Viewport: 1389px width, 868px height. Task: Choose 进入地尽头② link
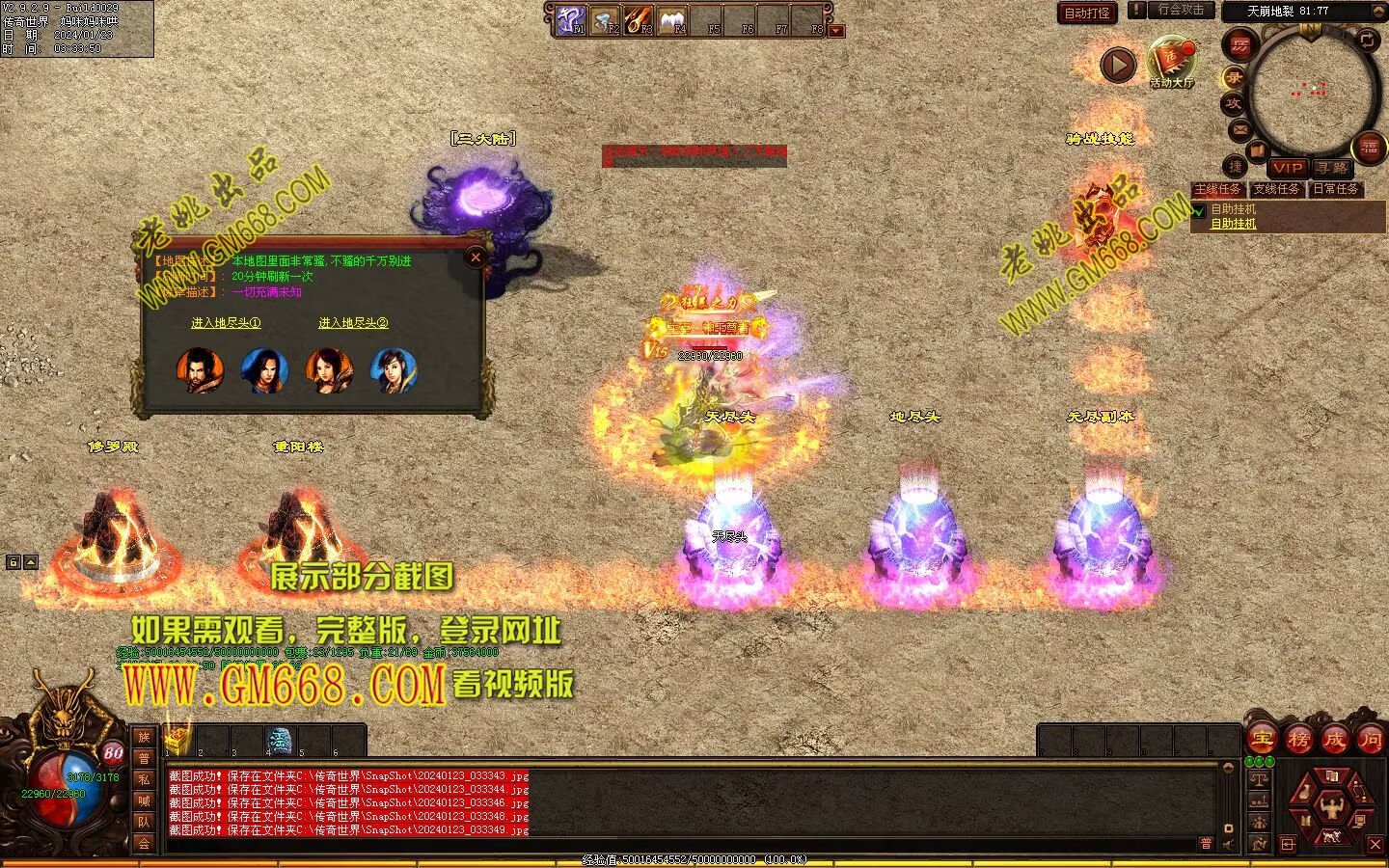(353, 323)
